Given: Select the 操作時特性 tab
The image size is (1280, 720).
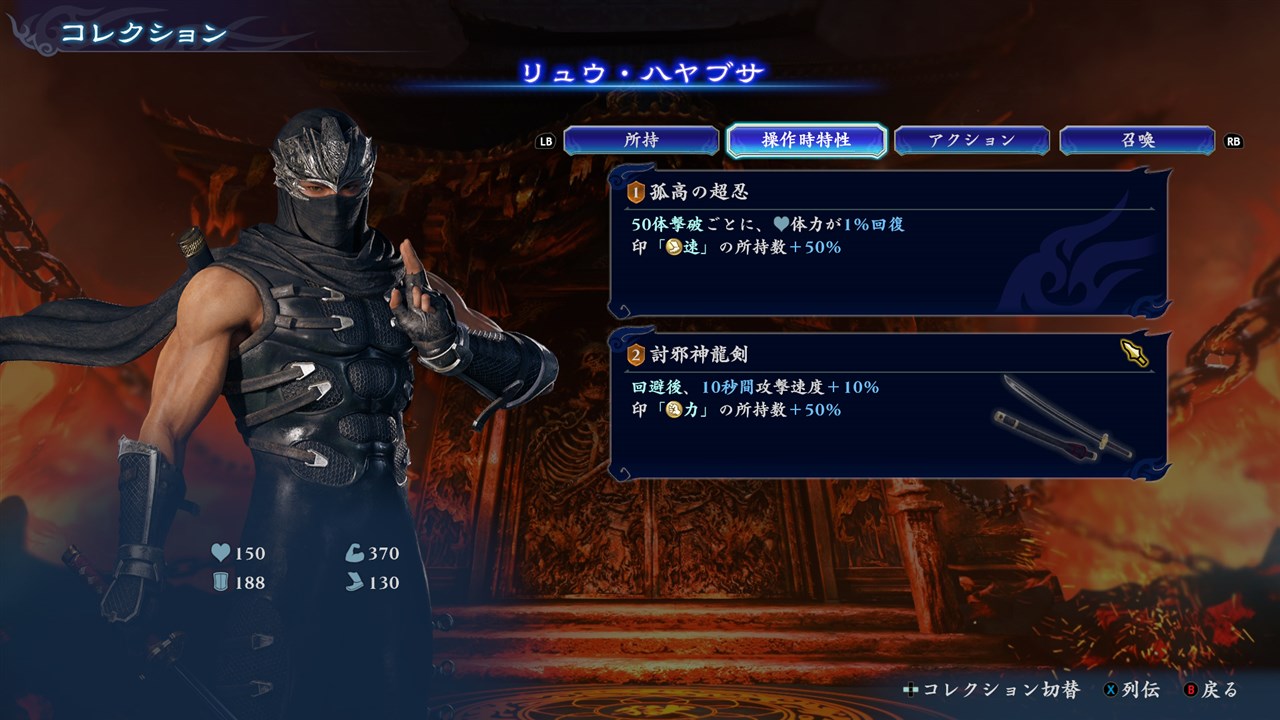Looking at the screenshot, I should [806, 141].
